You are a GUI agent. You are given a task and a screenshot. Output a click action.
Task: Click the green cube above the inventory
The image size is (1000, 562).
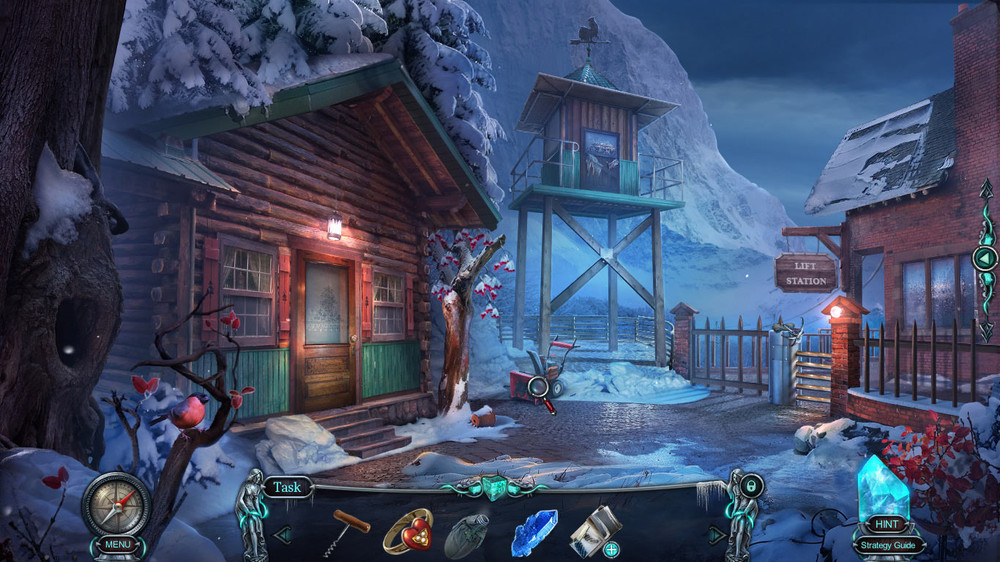496,486
